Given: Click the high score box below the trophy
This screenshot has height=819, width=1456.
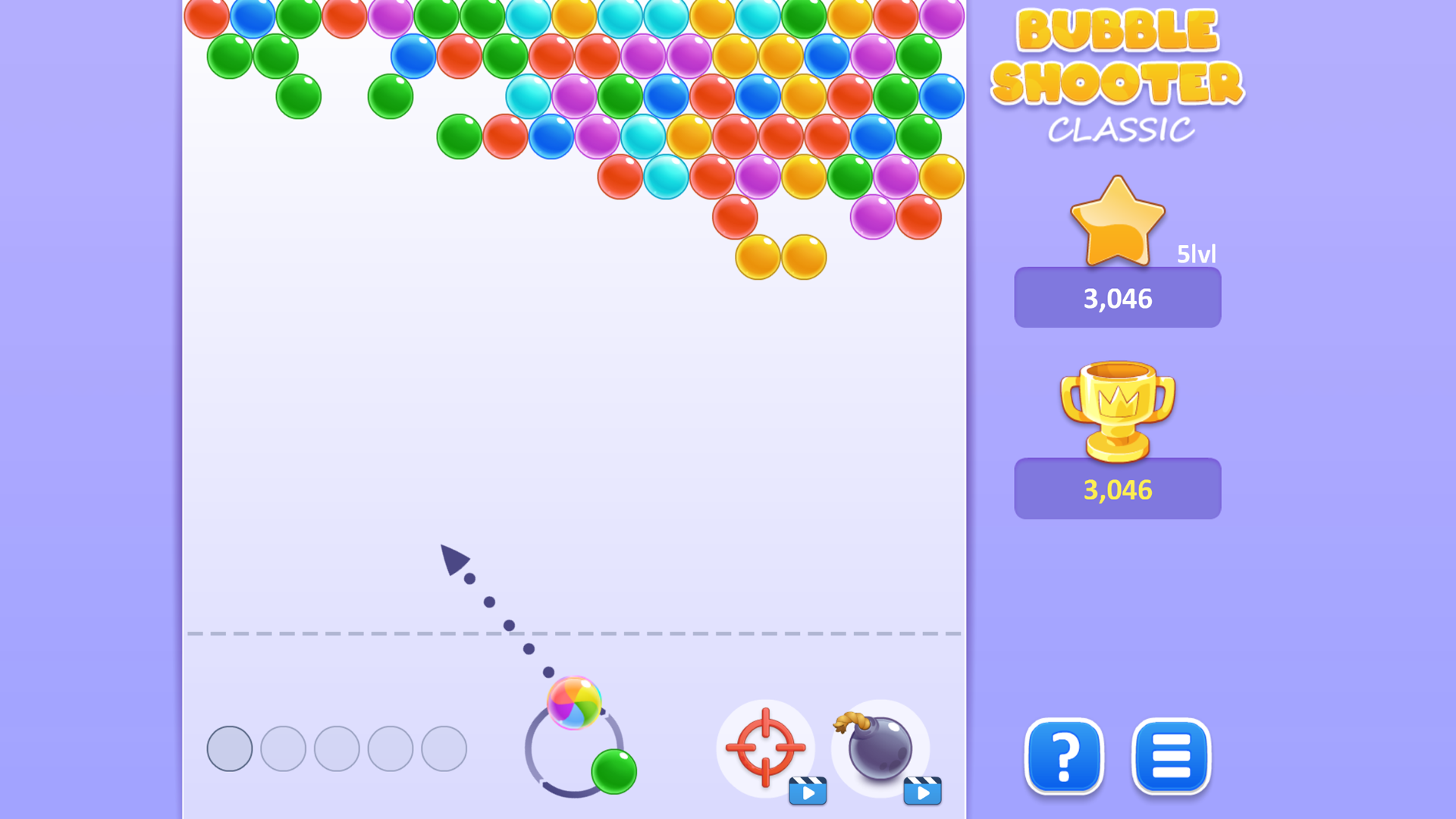Looking at the screenshot, I should pos(1117,488).
